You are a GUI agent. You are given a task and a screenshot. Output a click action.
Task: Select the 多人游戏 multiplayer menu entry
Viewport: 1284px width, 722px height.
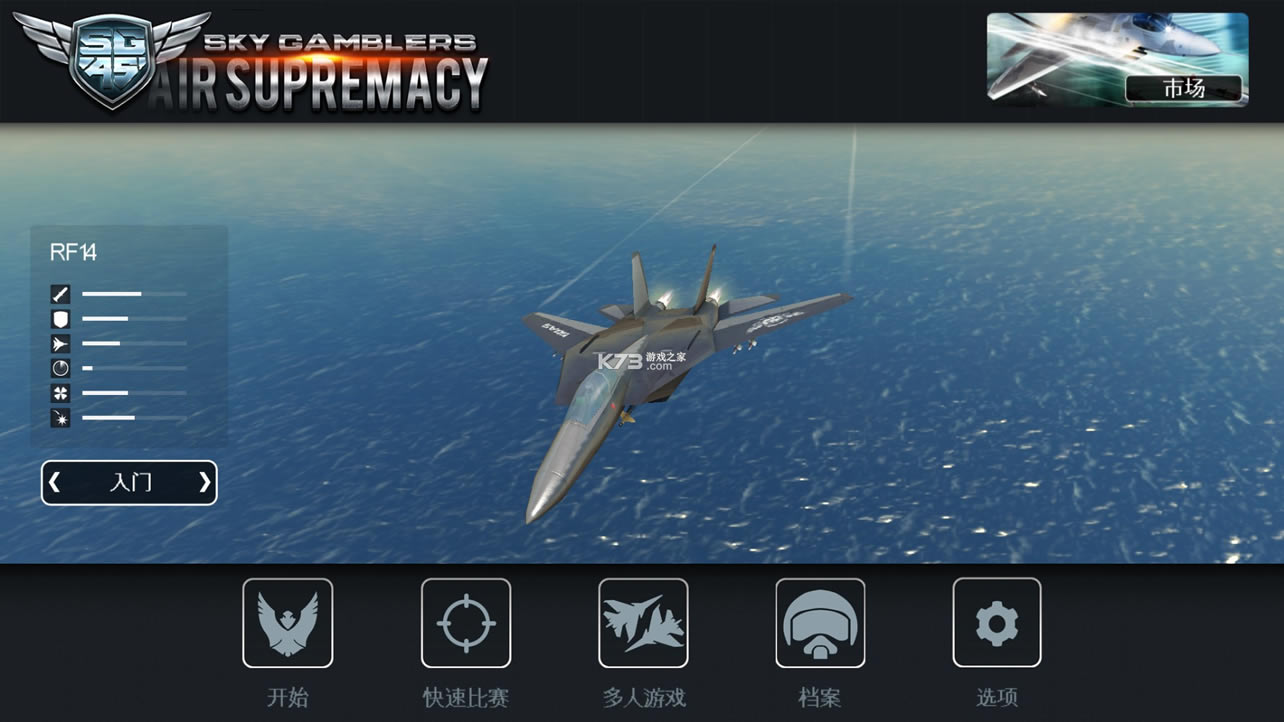point(643,698)
